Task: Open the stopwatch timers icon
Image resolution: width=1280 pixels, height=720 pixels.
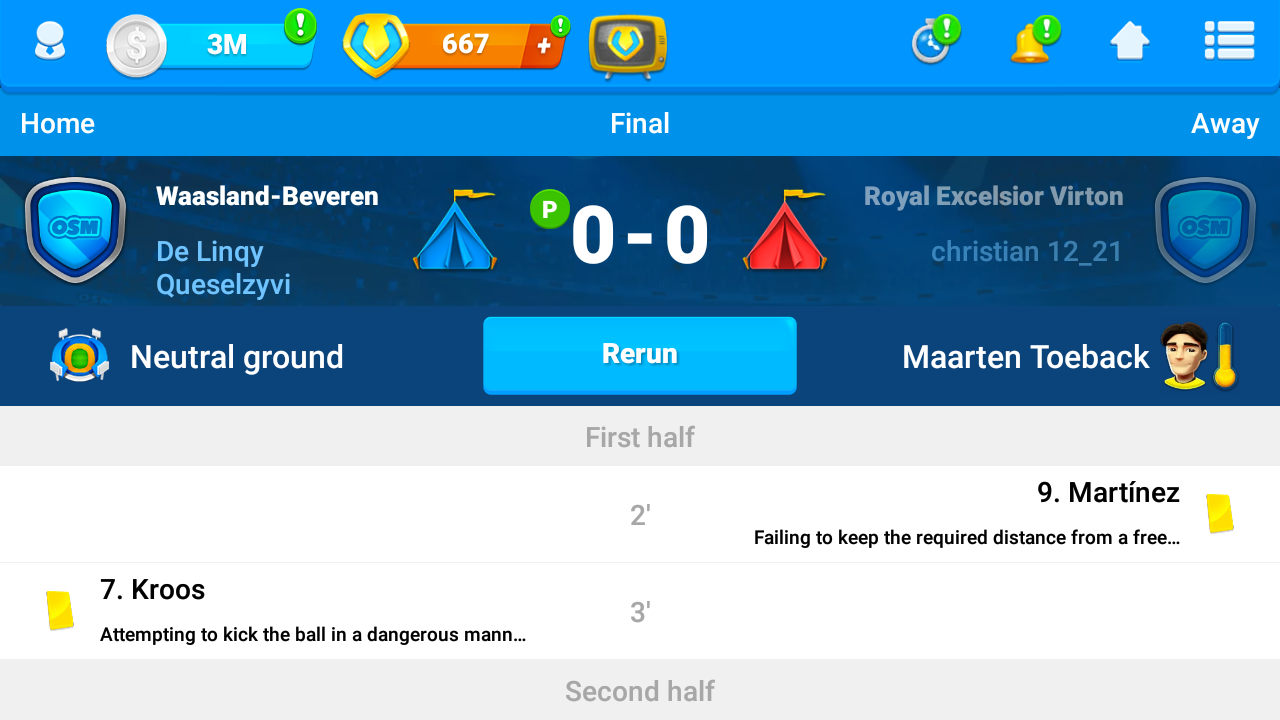Action: click(x=933, y=42)
